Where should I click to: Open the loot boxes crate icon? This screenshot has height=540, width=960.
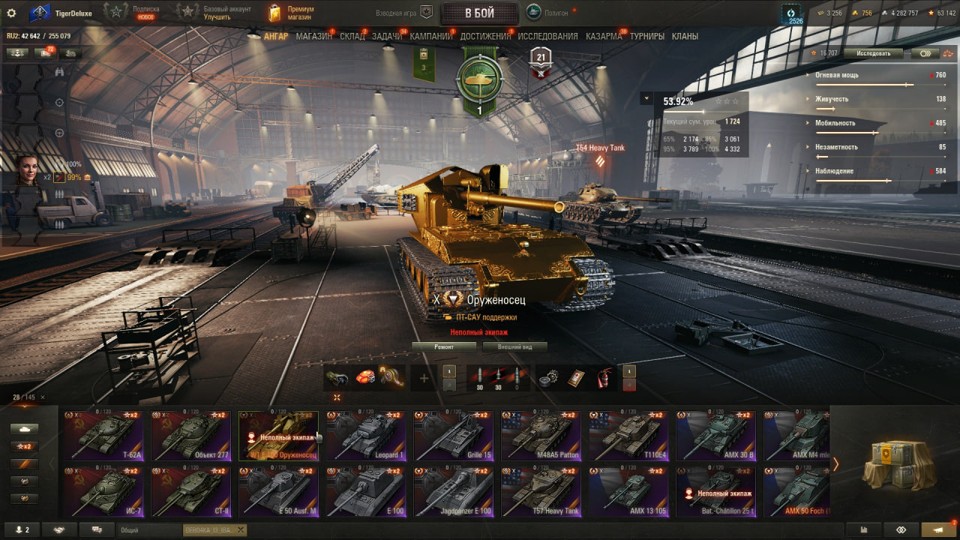click(x=897, y=463)
